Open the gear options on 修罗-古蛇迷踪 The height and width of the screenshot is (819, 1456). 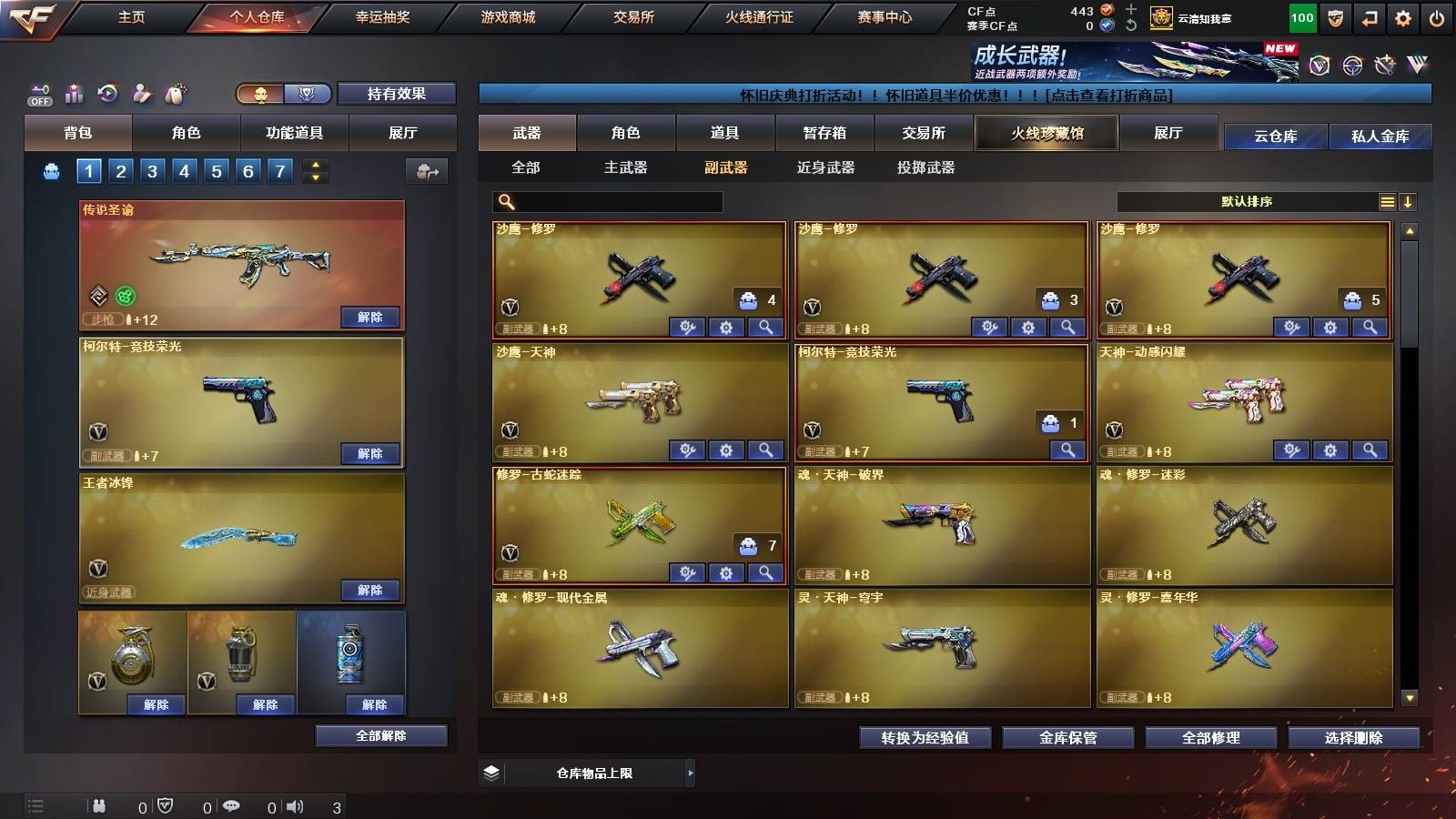point(725,572)
